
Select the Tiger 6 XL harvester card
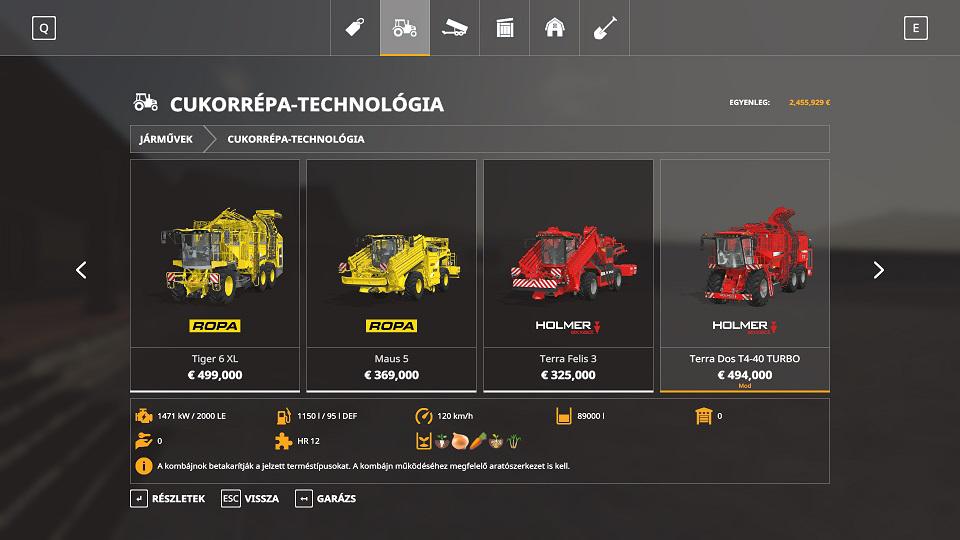tap(215, 275)
